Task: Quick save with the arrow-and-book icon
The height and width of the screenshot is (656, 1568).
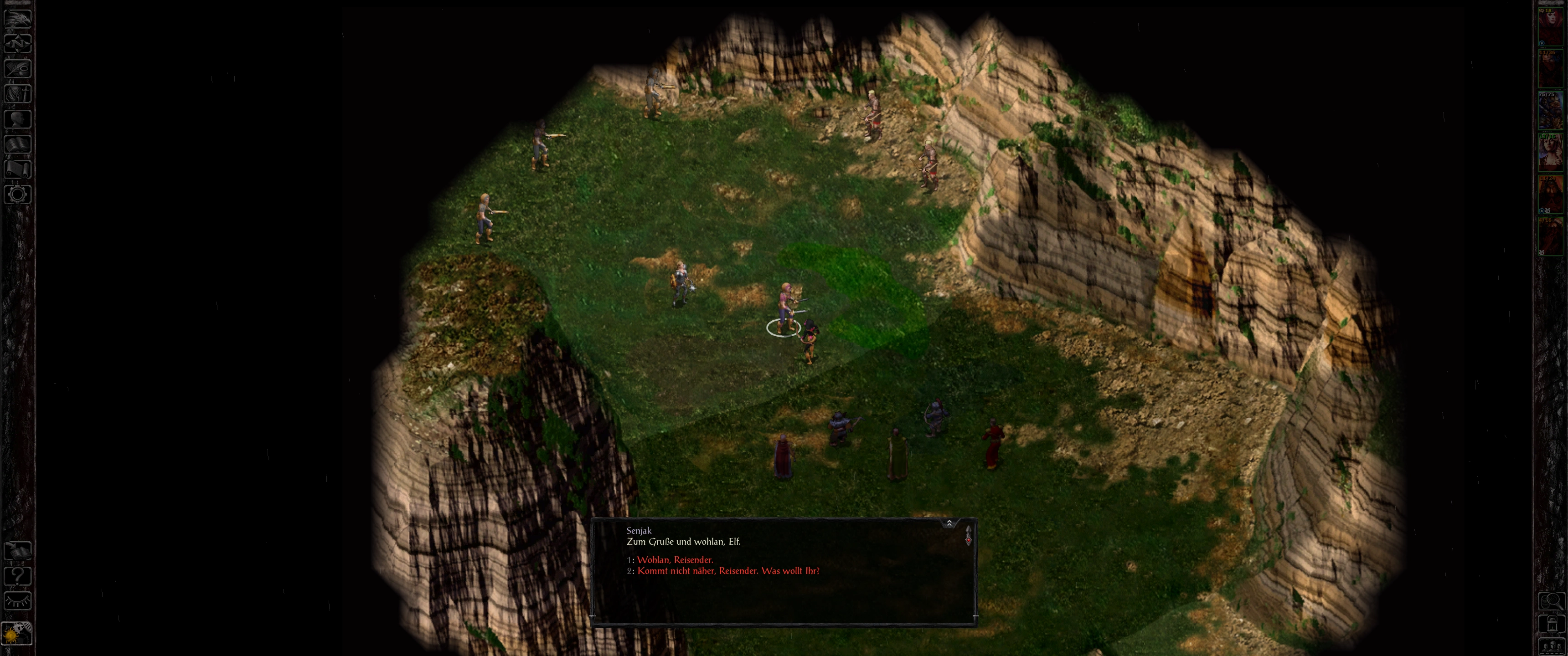Action: (x=18, y=550)
